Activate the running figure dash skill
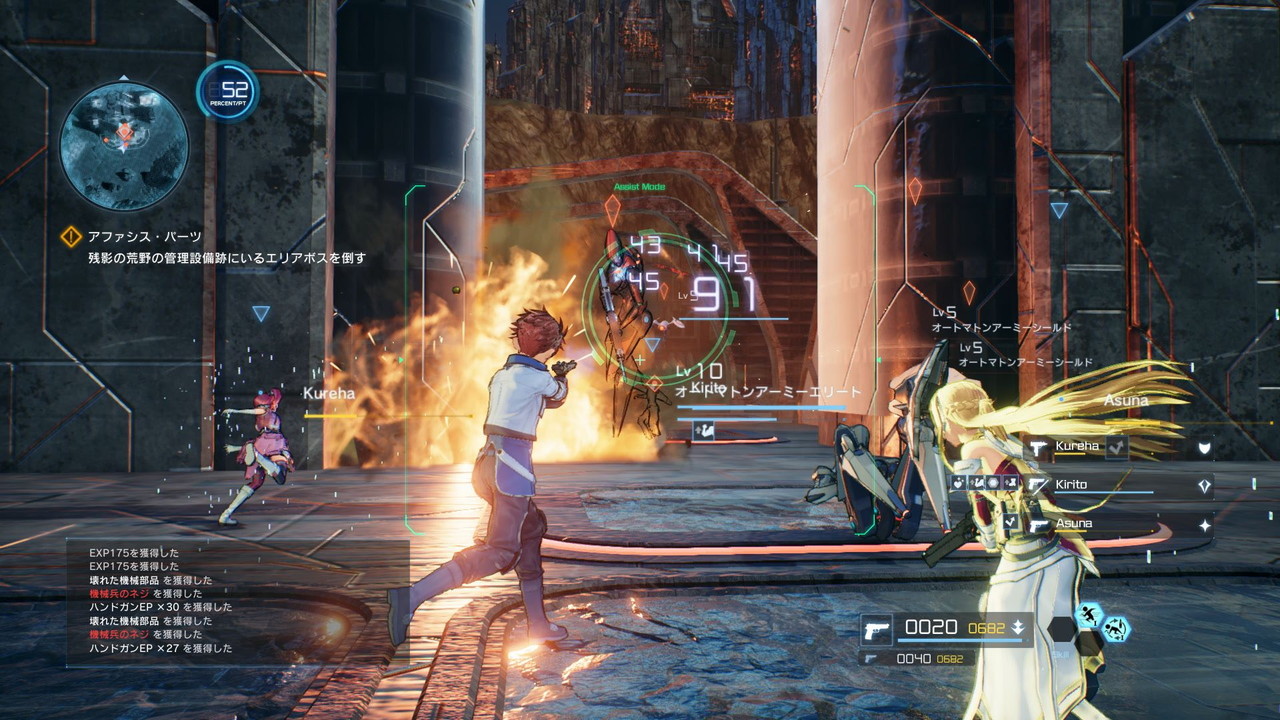This screenshot has width=1280, height=720. 1088,614
